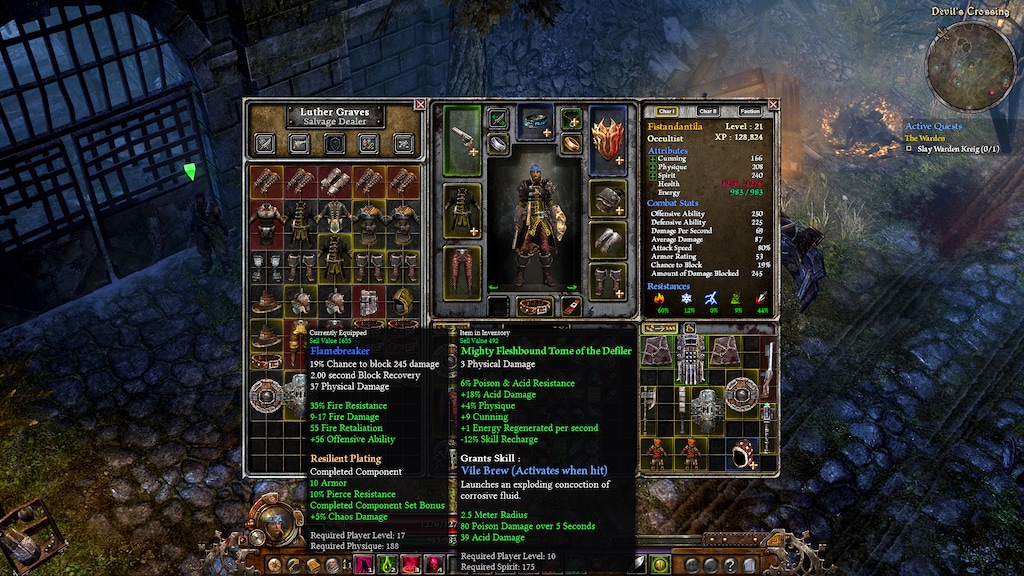Select the Char I tab
Screen dimensions: 1024x576
666,111
